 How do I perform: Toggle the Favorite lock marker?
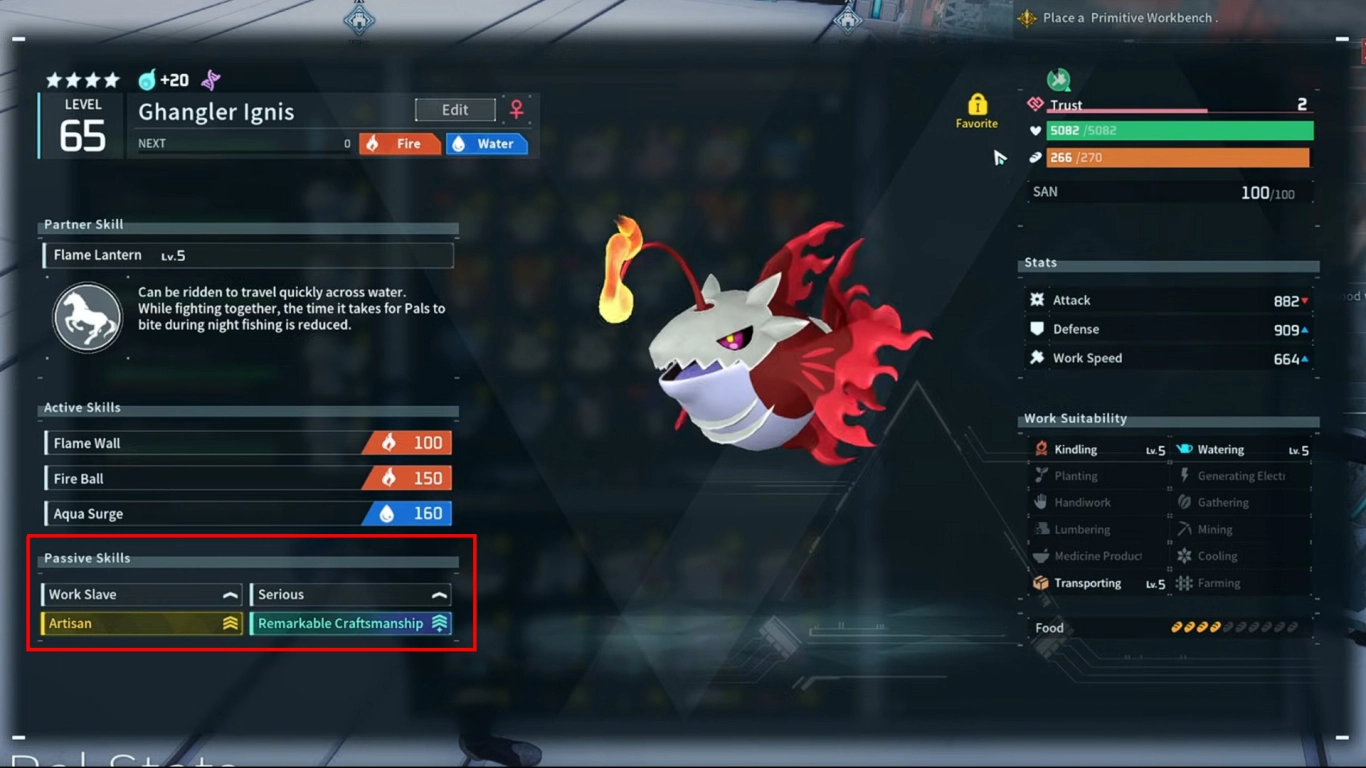click(x=976, y=104)
